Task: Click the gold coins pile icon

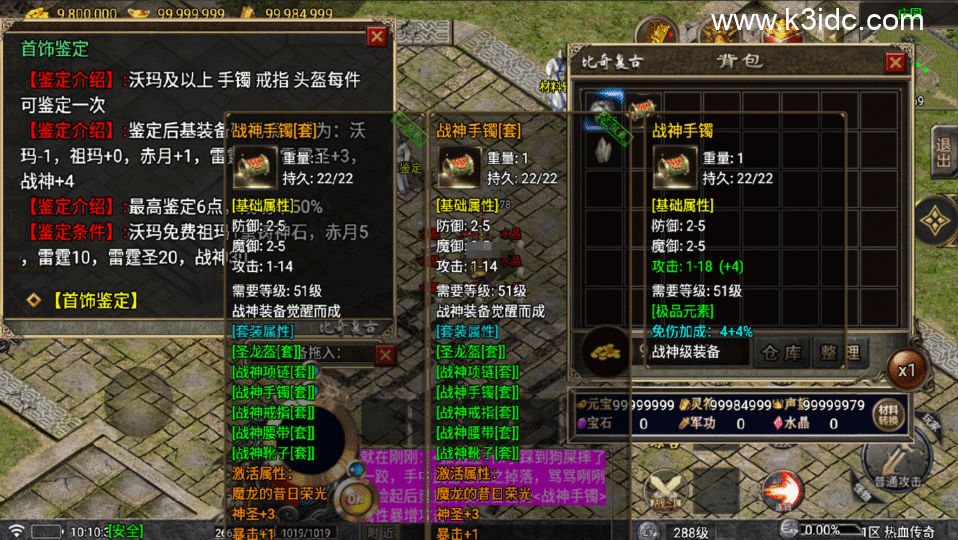Action: tap(603, 353)
